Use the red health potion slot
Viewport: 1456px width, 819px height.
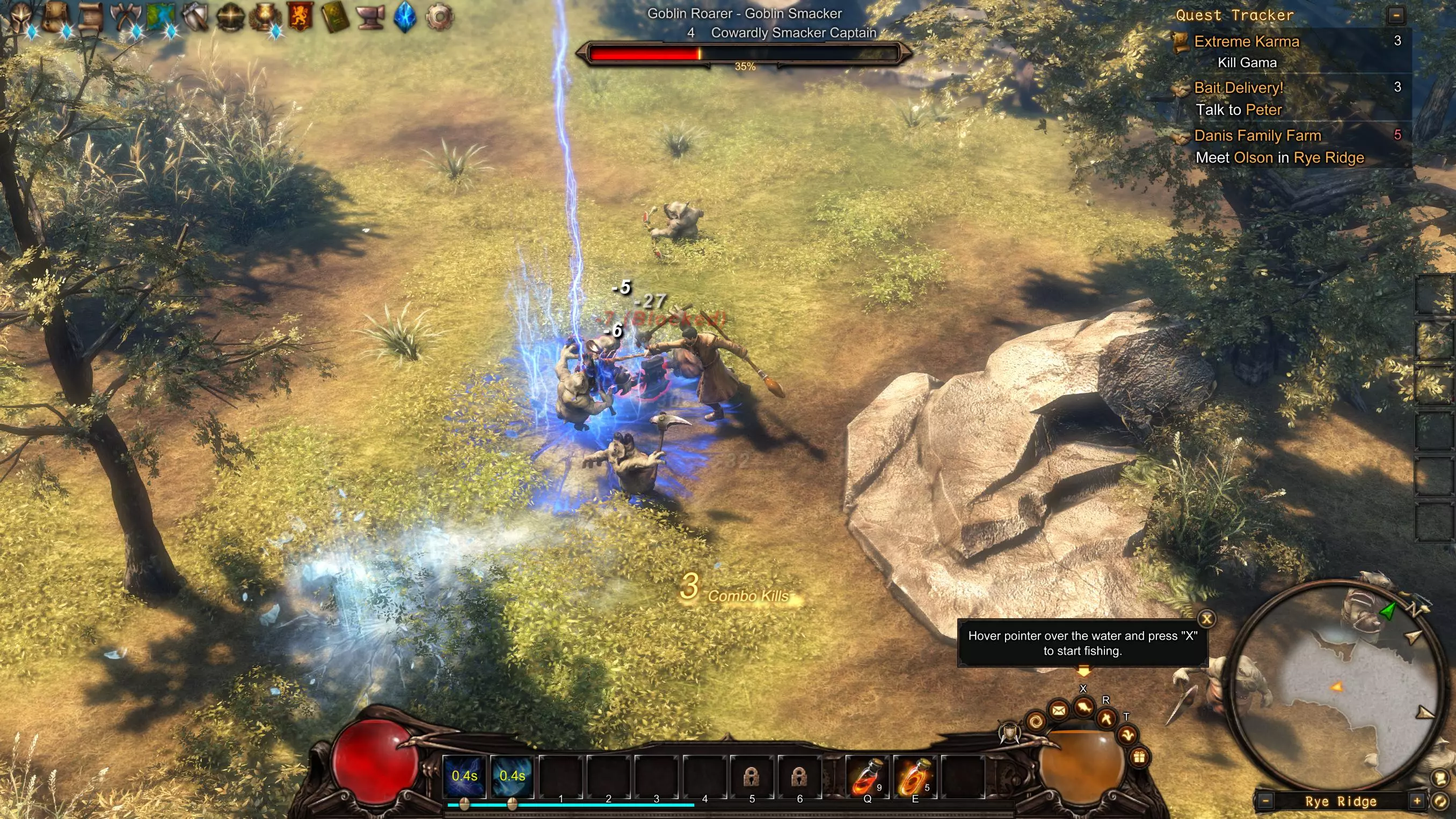[867, 777]
